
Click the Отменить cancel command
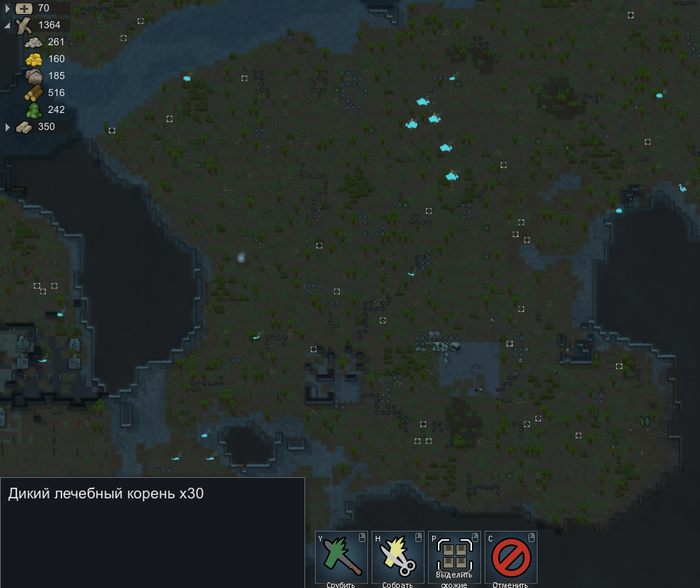click(511, 557)
